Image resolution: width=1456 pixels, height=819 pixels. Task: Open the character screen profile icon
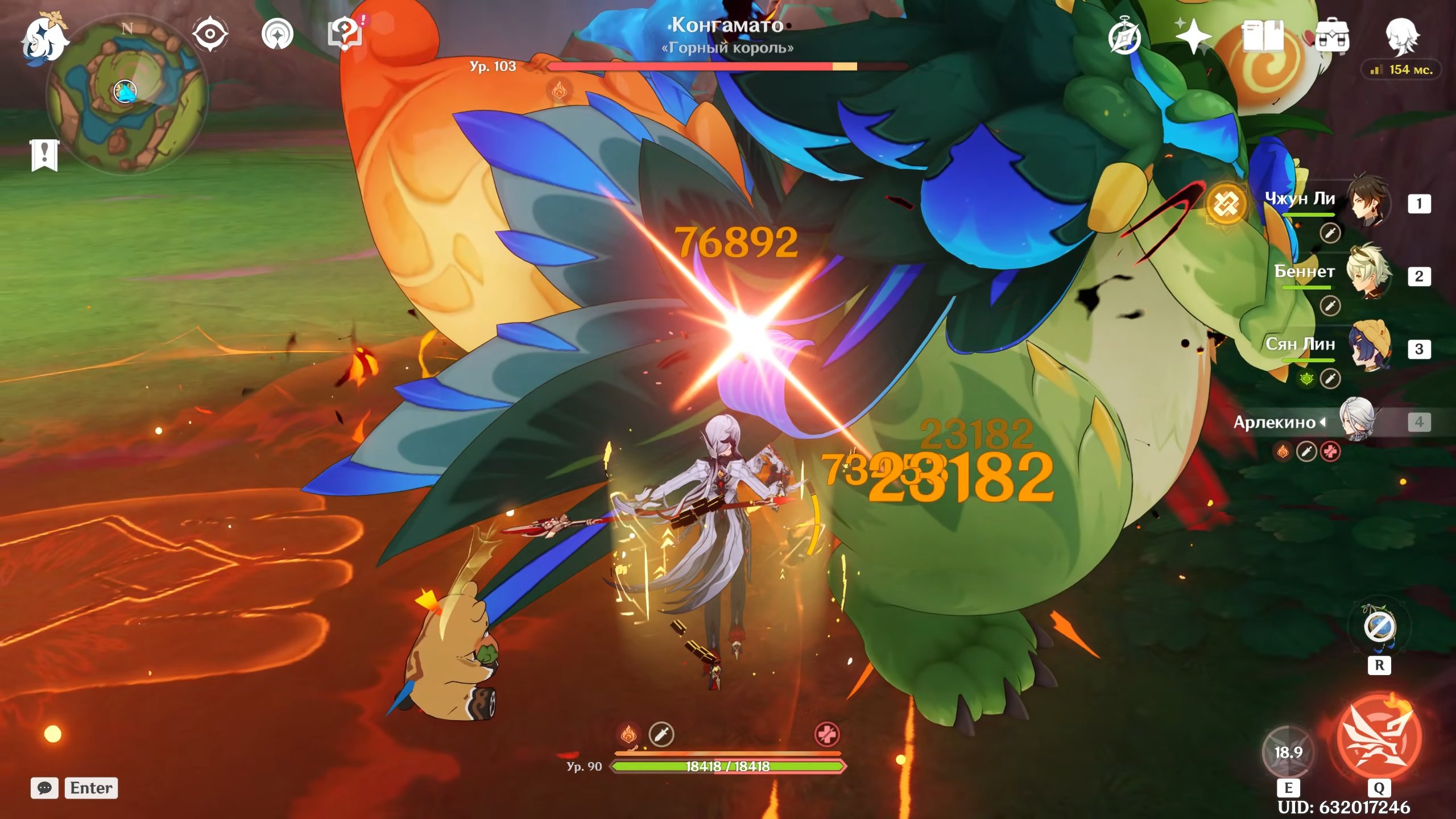[x=1401, y=36]
